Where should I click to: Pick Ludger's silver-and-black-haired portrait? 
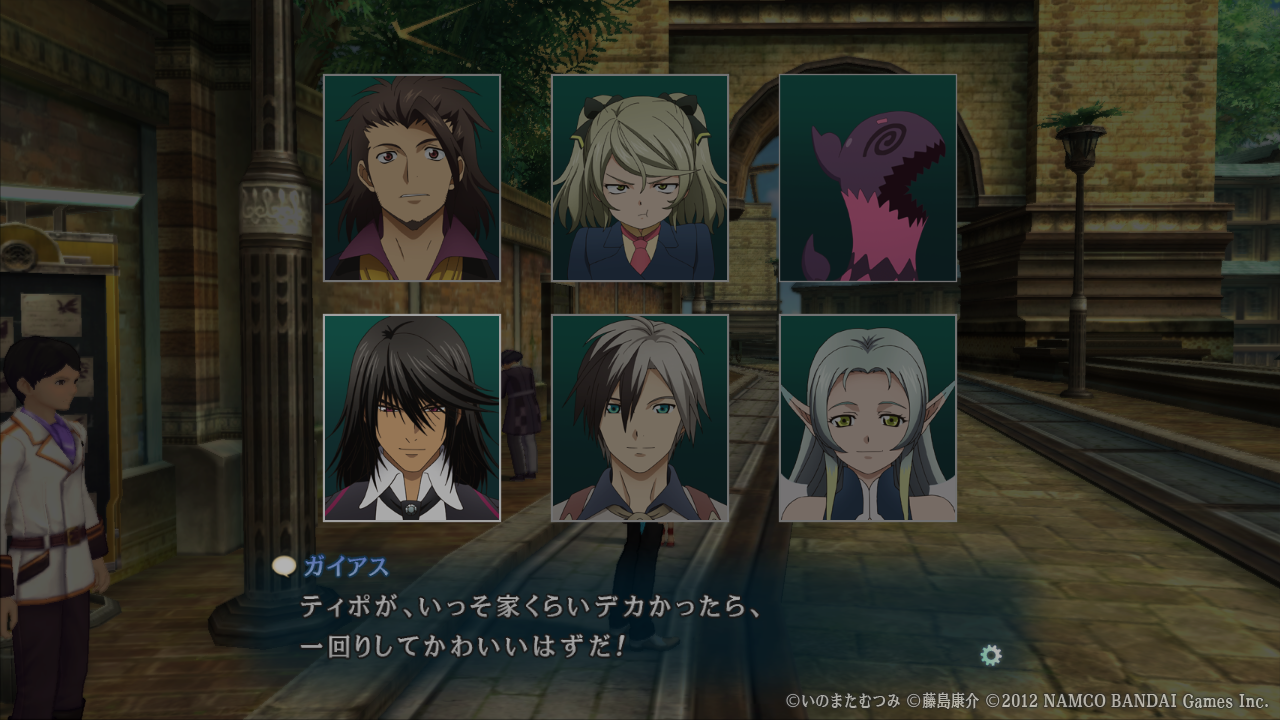pyautogui.click(x=640, y=418)
